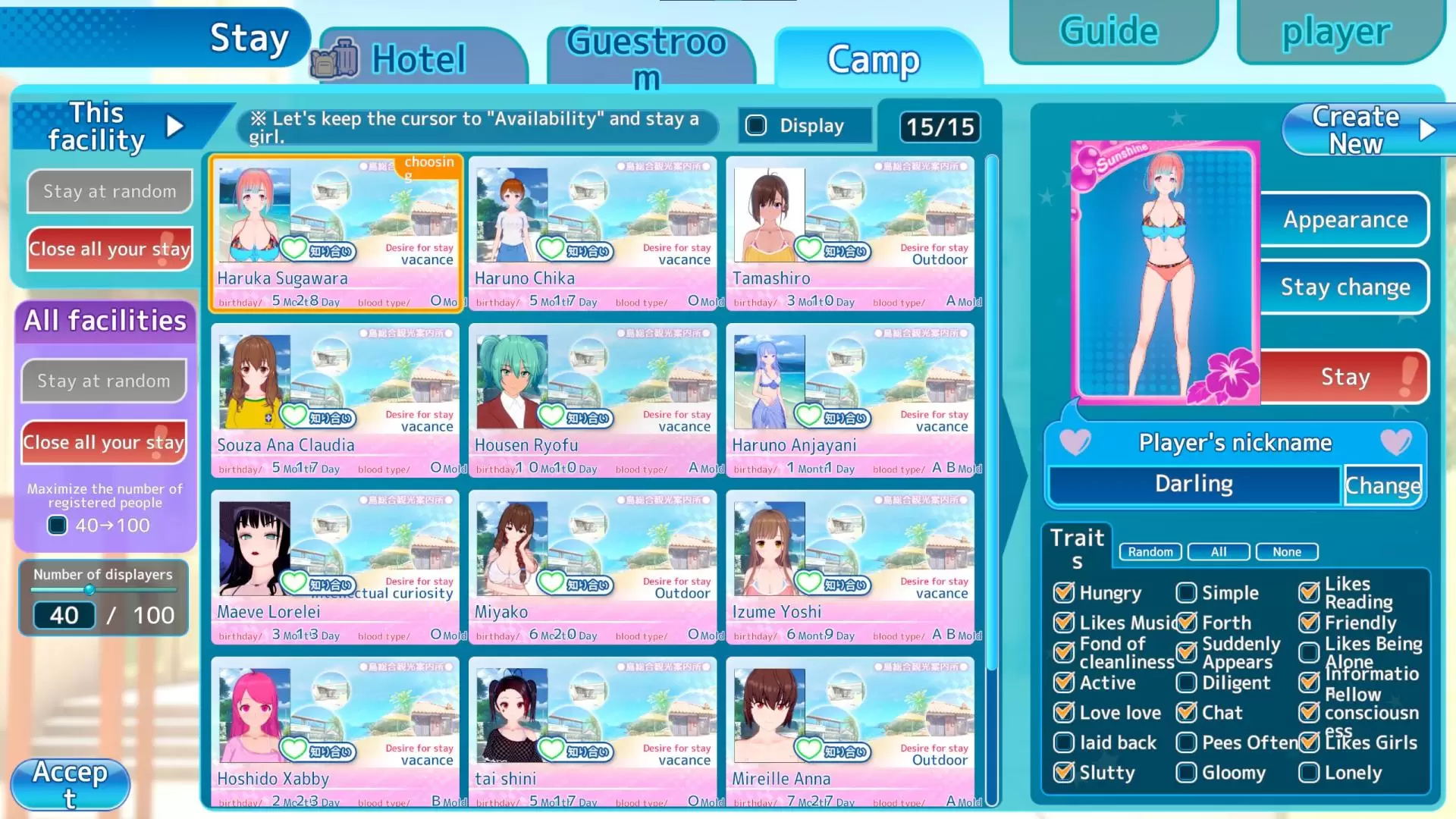Choose Housen Ryofu's card
Screen dimensions: 1456x819
tap(592, 400)
